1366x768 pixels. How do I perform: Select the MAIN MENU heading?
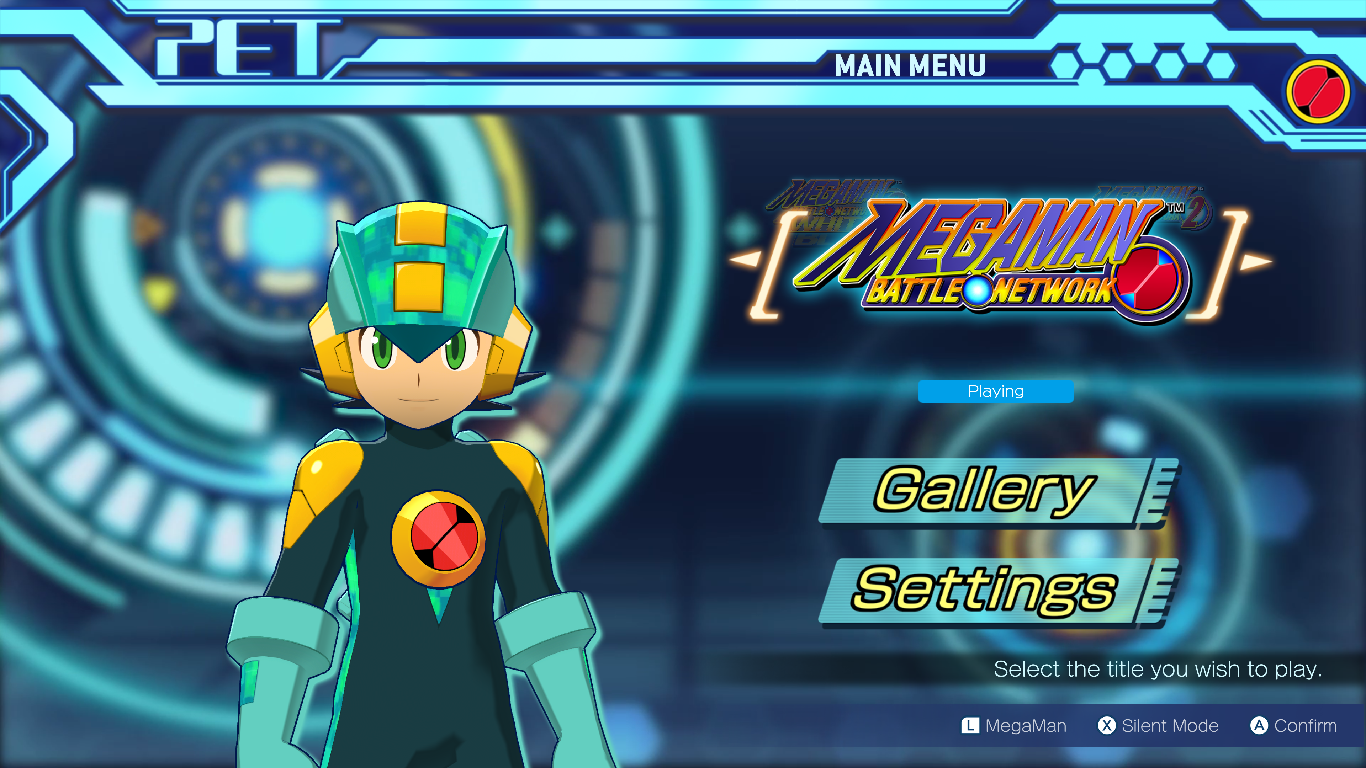point(911,66)
